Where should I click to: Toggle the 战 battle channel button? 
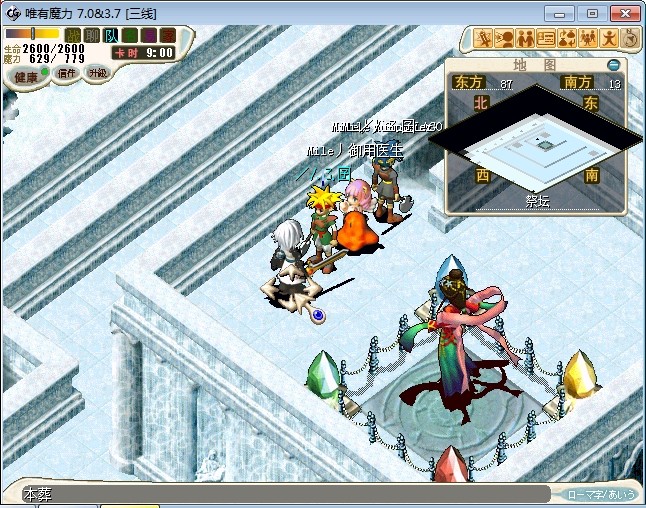pos(73,35)
